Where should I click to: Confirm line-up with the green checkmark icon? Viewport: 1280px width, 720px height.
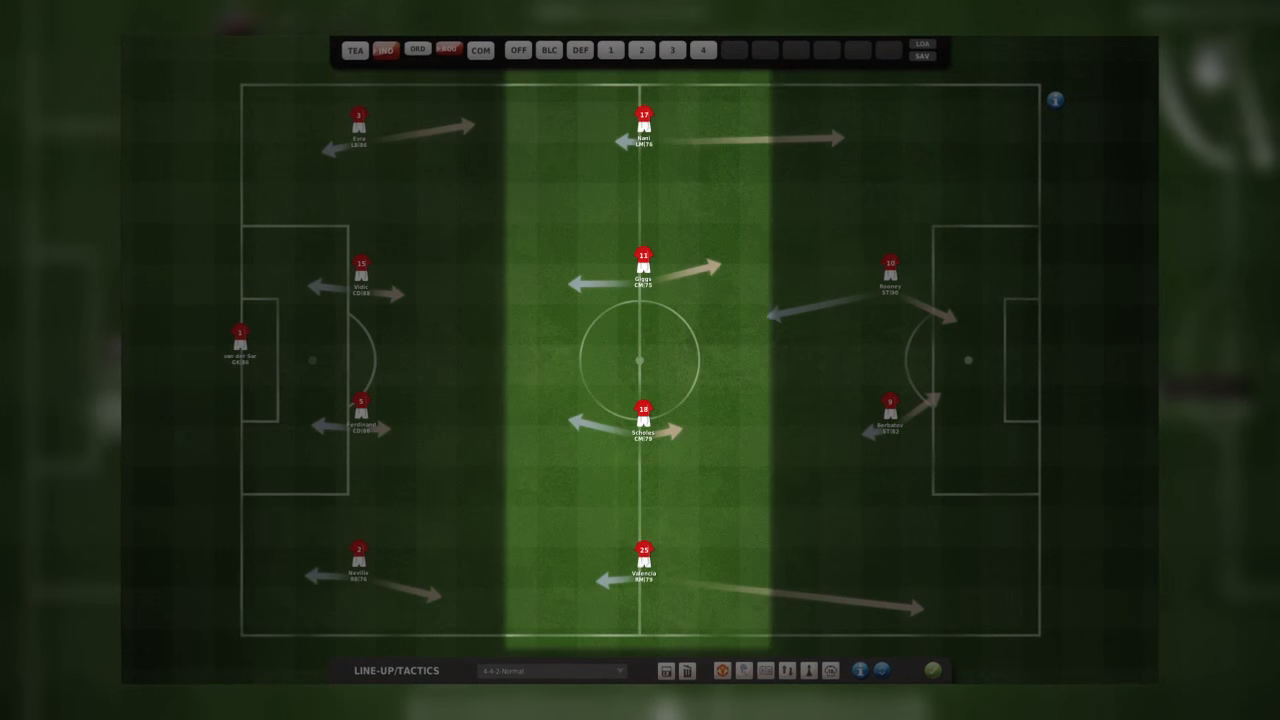(x=931, y=671)
